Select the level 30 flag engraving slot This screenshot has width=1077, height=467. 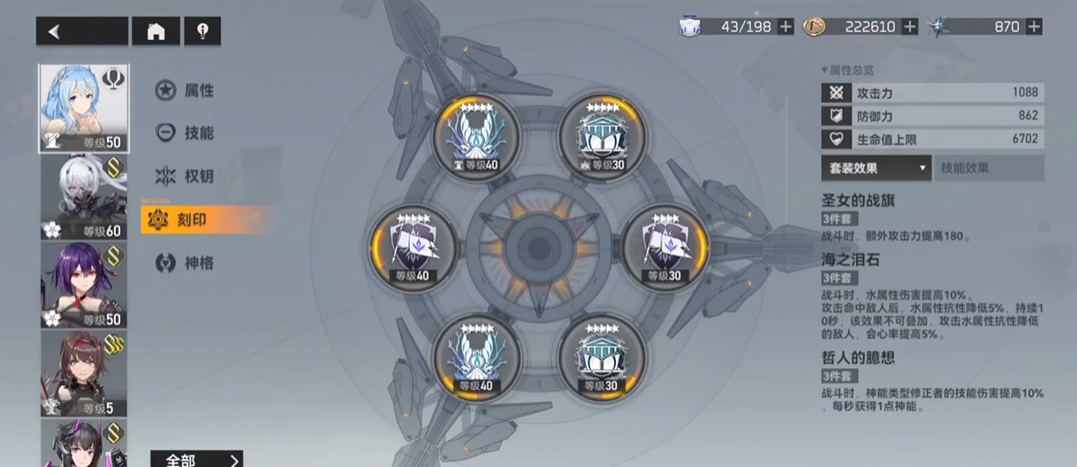click(665, 245)
